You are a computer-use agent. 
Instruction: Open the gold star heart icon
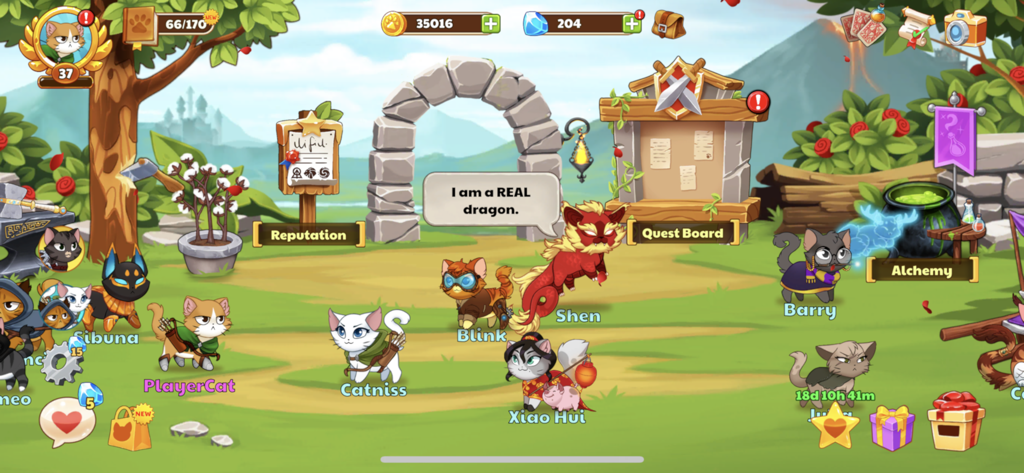pos(834,425)
